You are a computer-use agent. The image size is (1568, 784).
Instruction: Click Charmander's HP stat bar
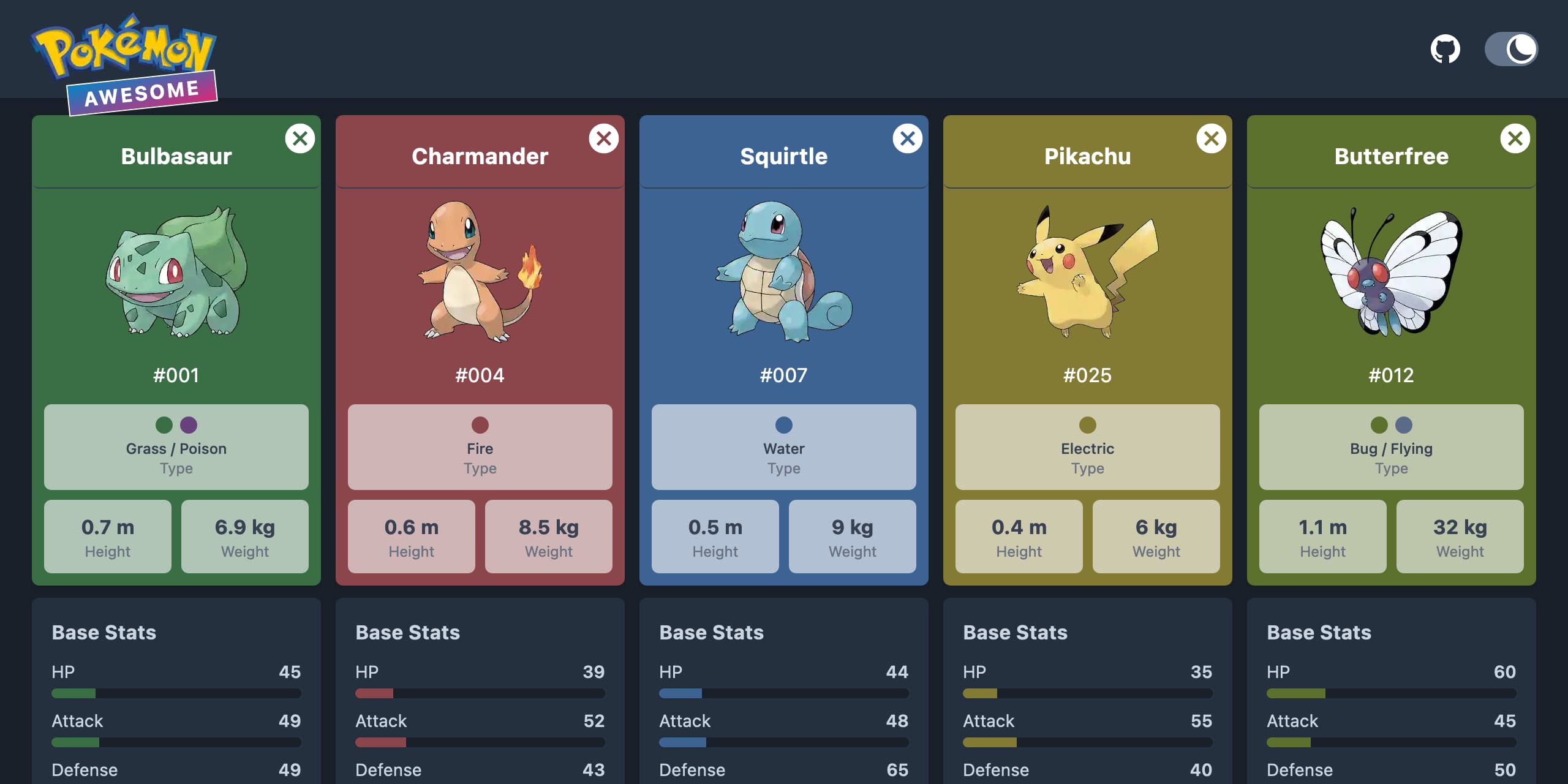tap(480, 693)
